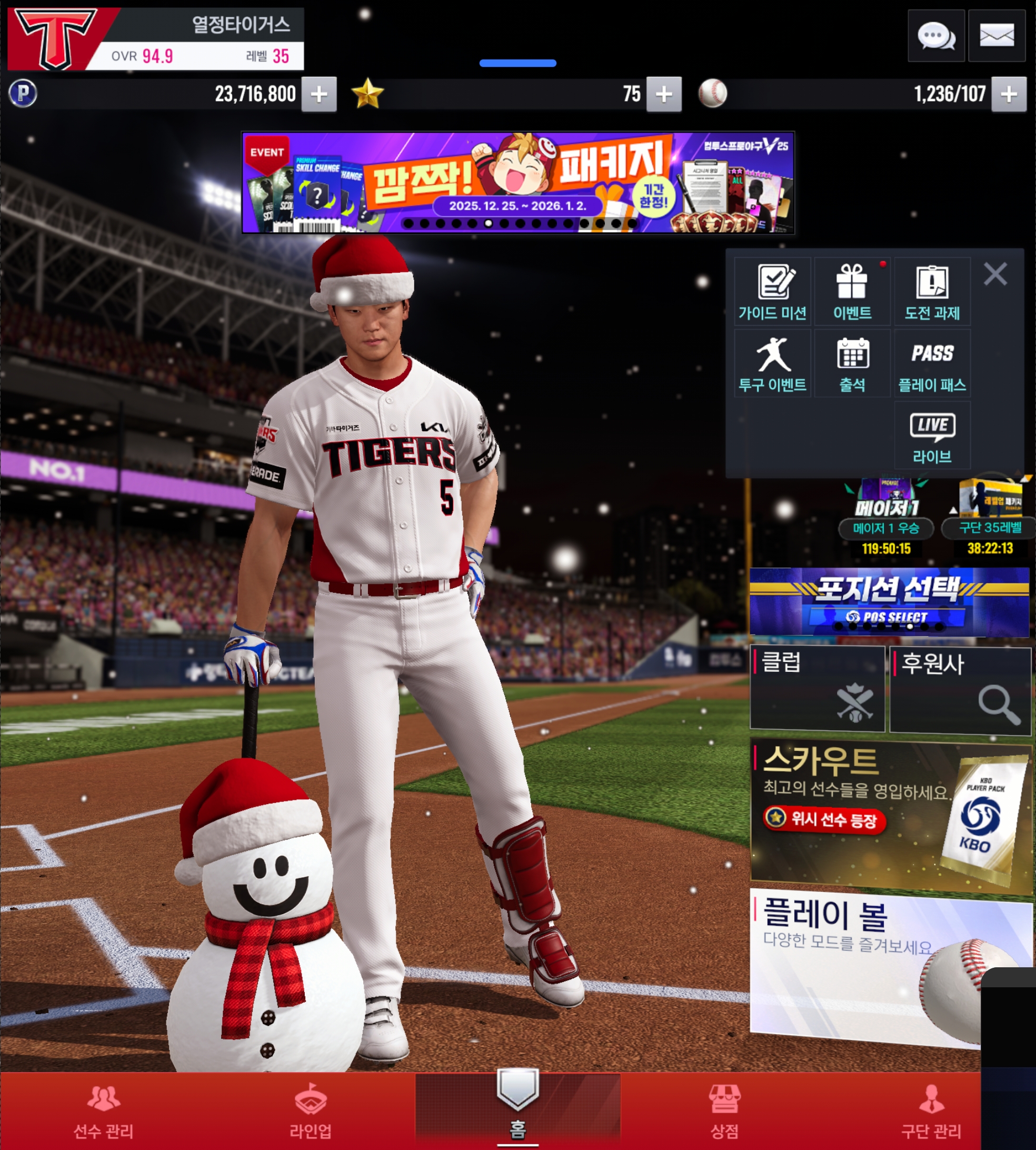The height and width of the screenshot is (1150, 1036).
Task: Open the mailbox envelope icon
Action: 996,36
